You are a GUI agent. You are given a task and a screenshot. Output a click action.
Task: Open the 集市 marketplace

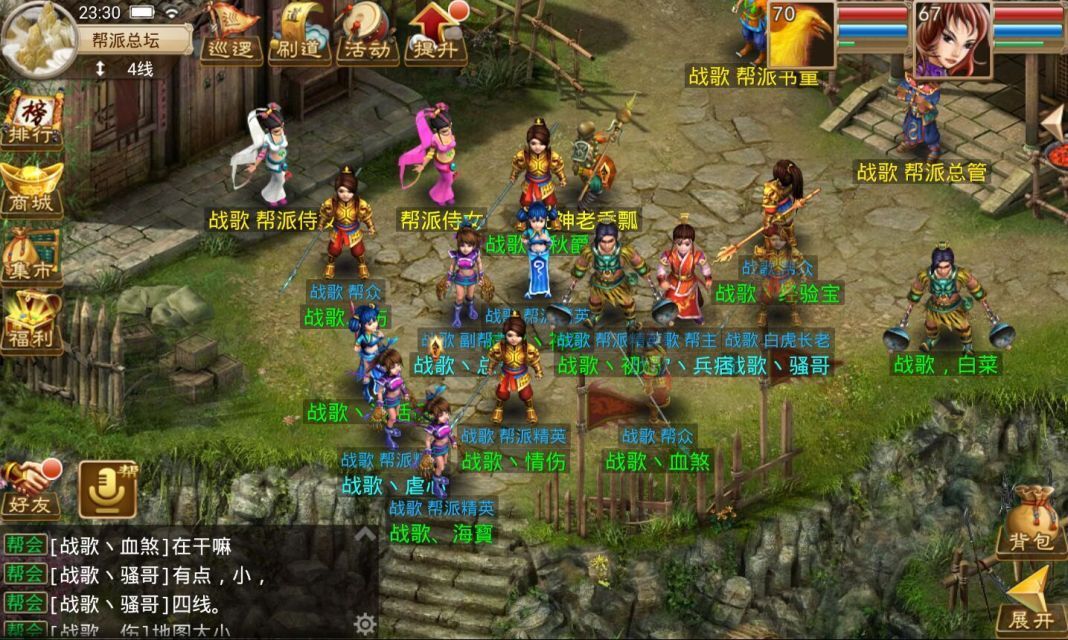(31, 256)
